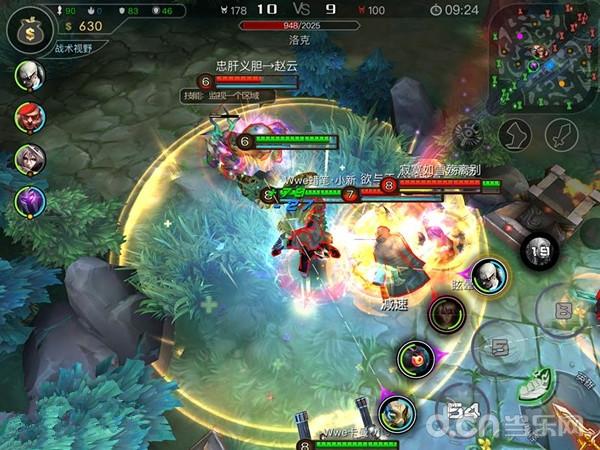The height and width of the screenshot is (450, 600).
Task: Select the silver-haired hooded teammate portrait
Action: [x=29, y=158]
